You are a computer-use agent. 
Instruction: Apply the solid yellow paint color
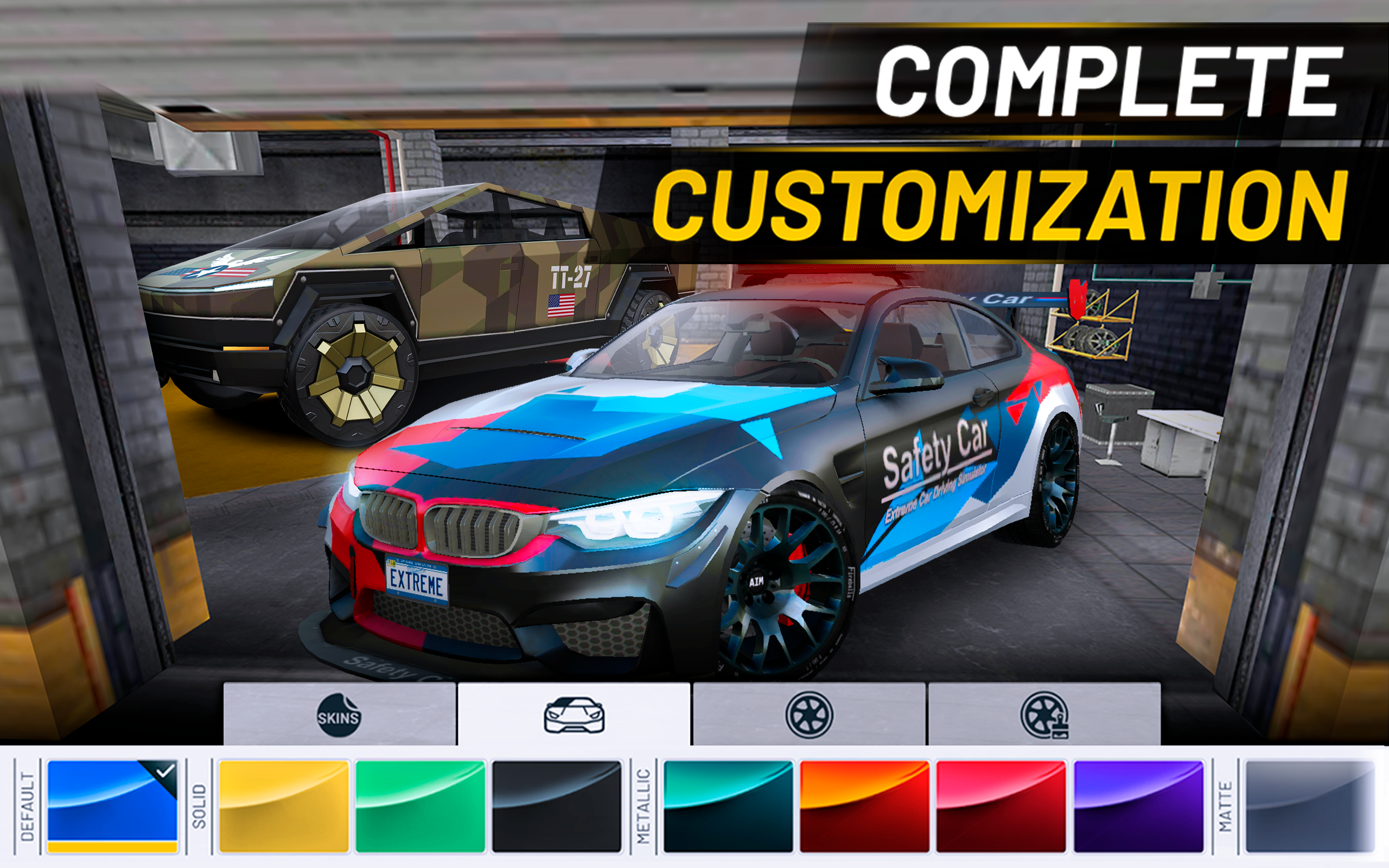point(284,806)
